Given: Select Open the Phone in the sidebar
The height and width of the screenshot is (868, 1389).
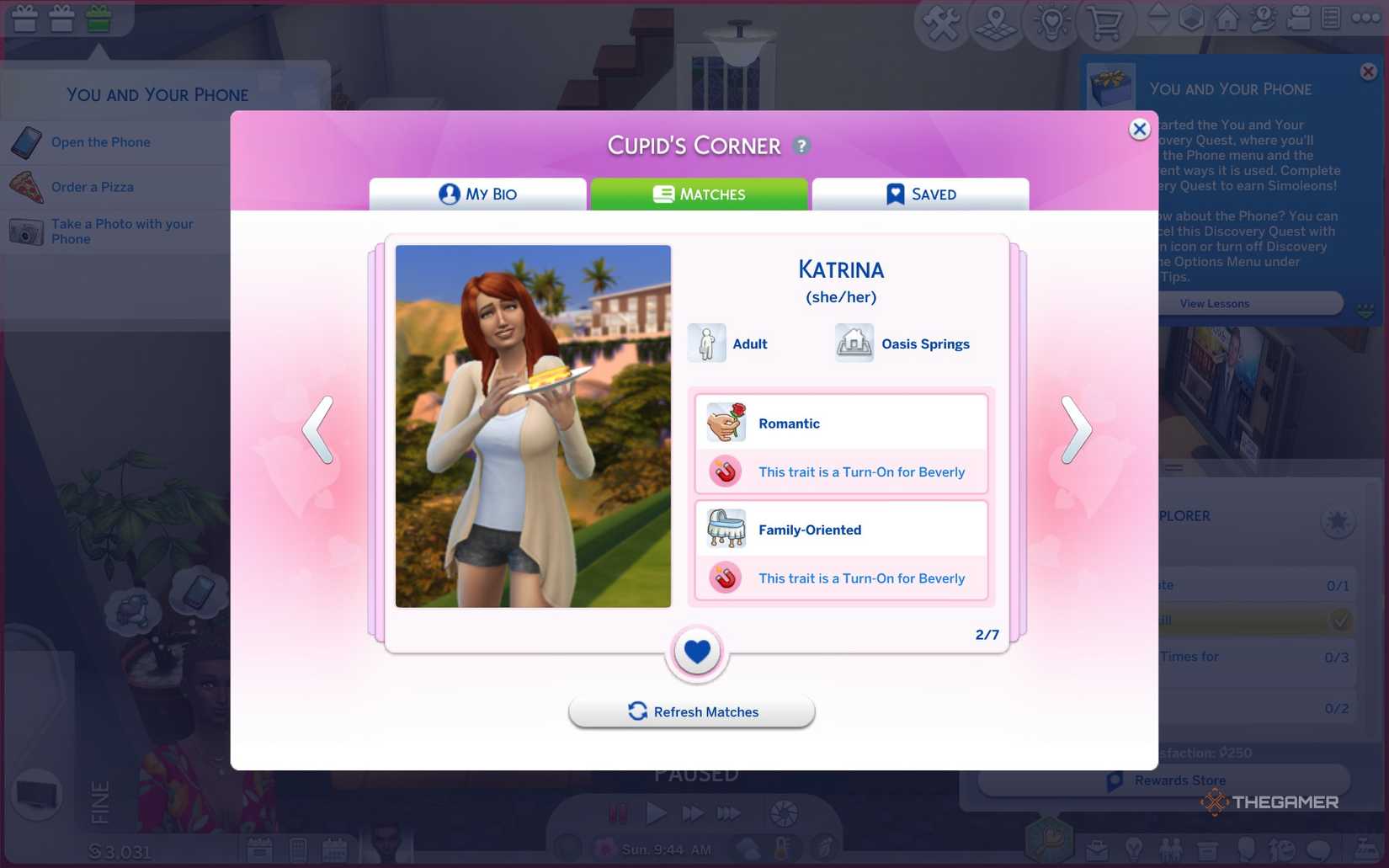Looking at the screenshot, I should [x=100, y=141].
